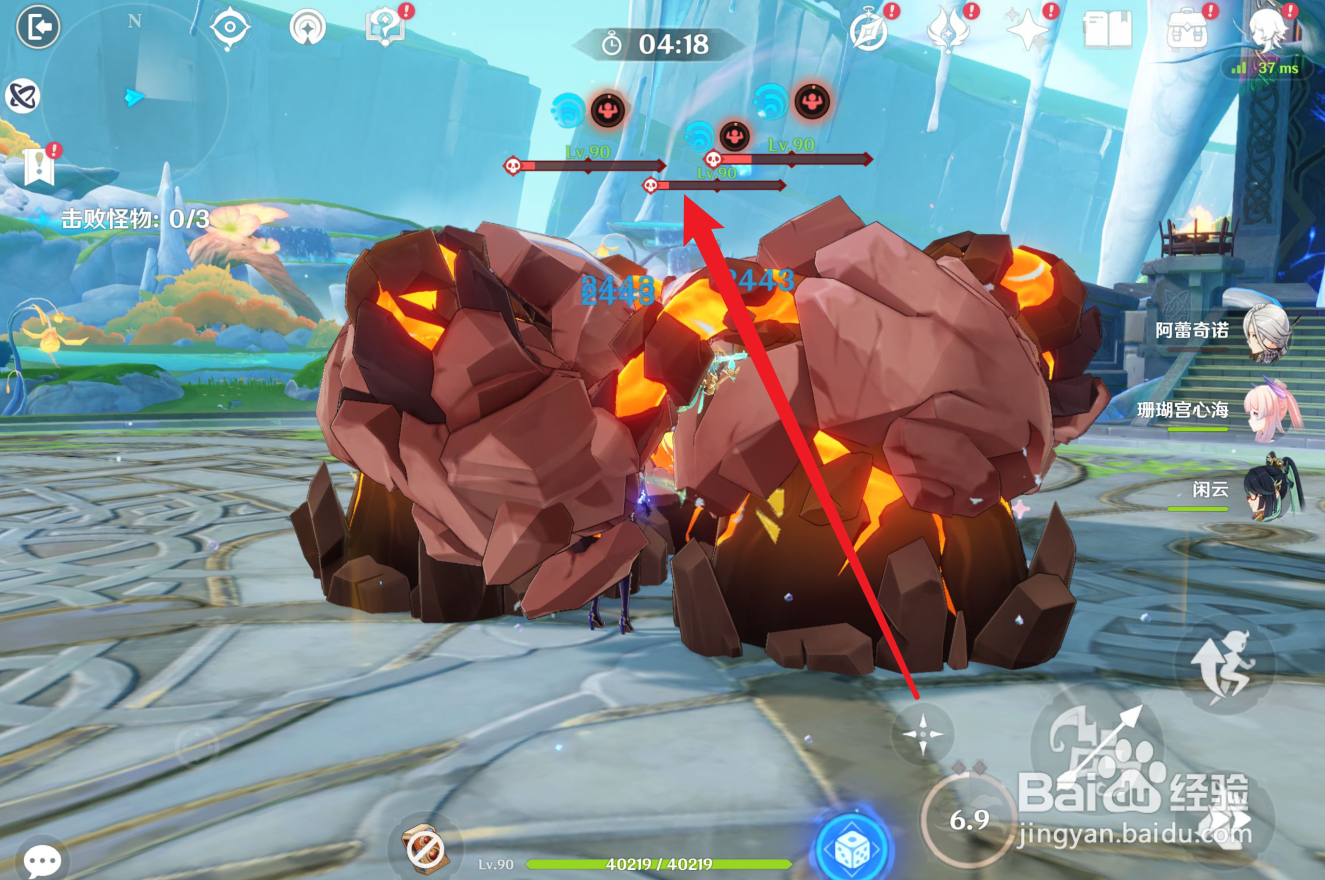The image size is (1325, 880).
Task: Switch to party member 阿蕾奇诺
Action: point(1264,330)
